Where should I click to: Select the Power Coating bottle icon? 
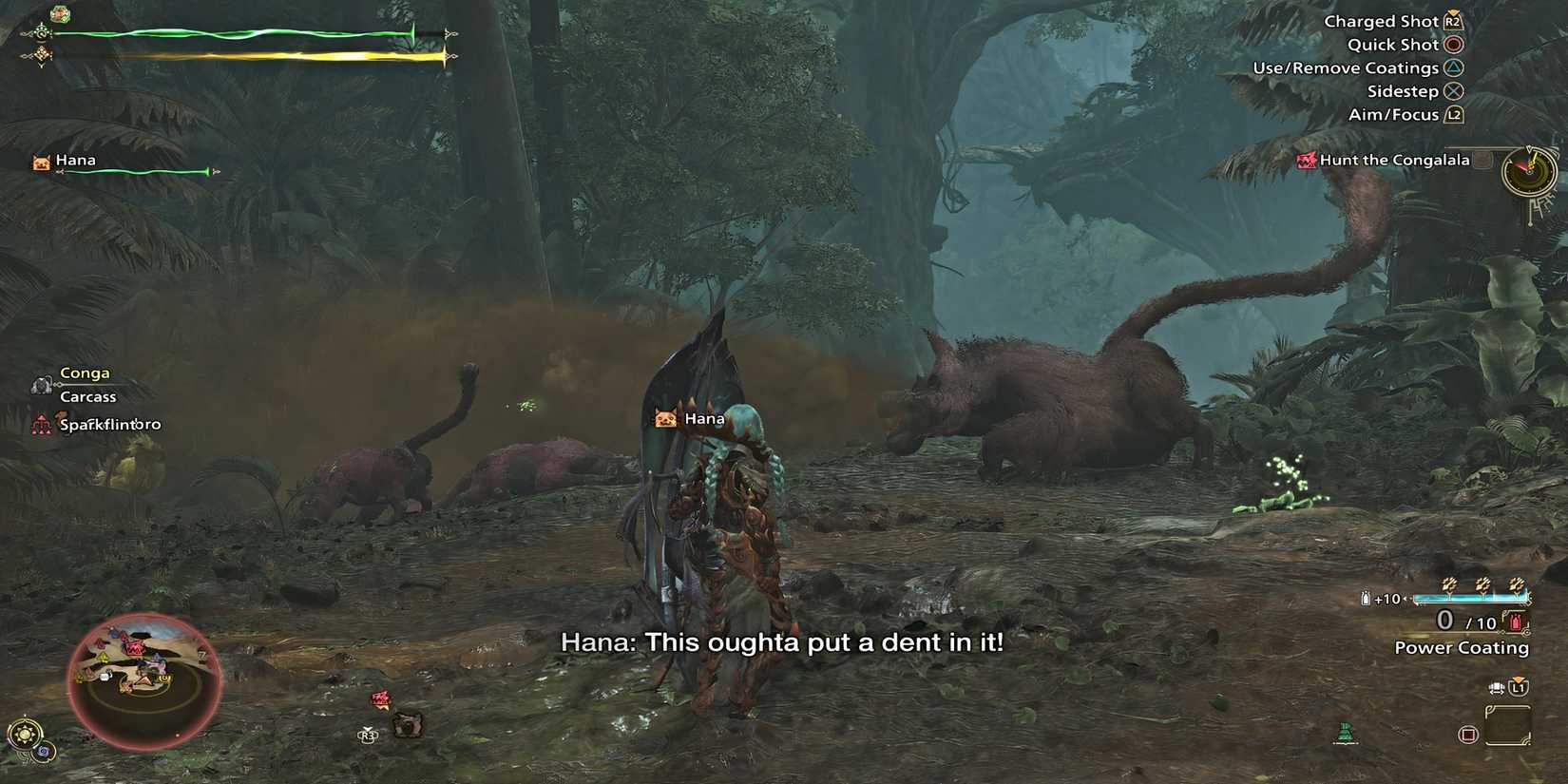pos(1515,620)
